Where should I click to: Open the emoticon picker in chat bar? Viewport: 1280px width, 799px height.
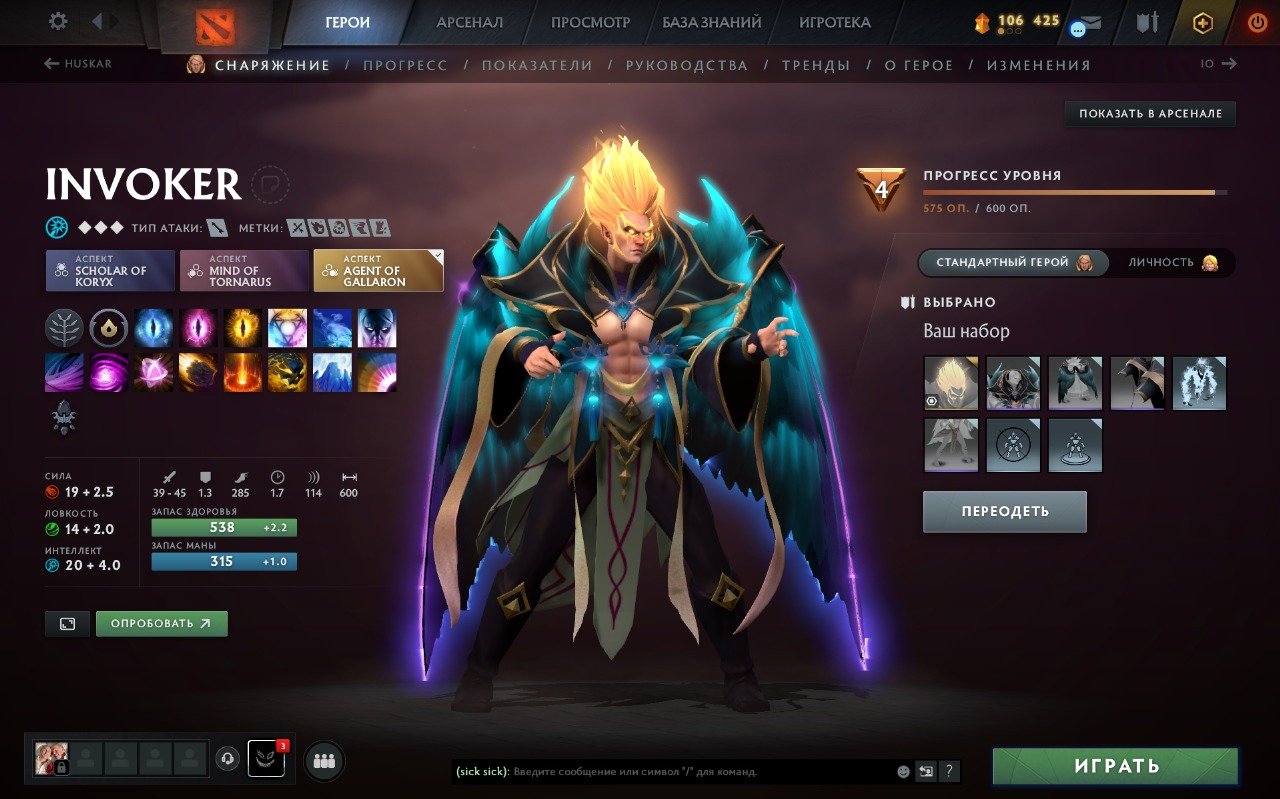point(903,771)
